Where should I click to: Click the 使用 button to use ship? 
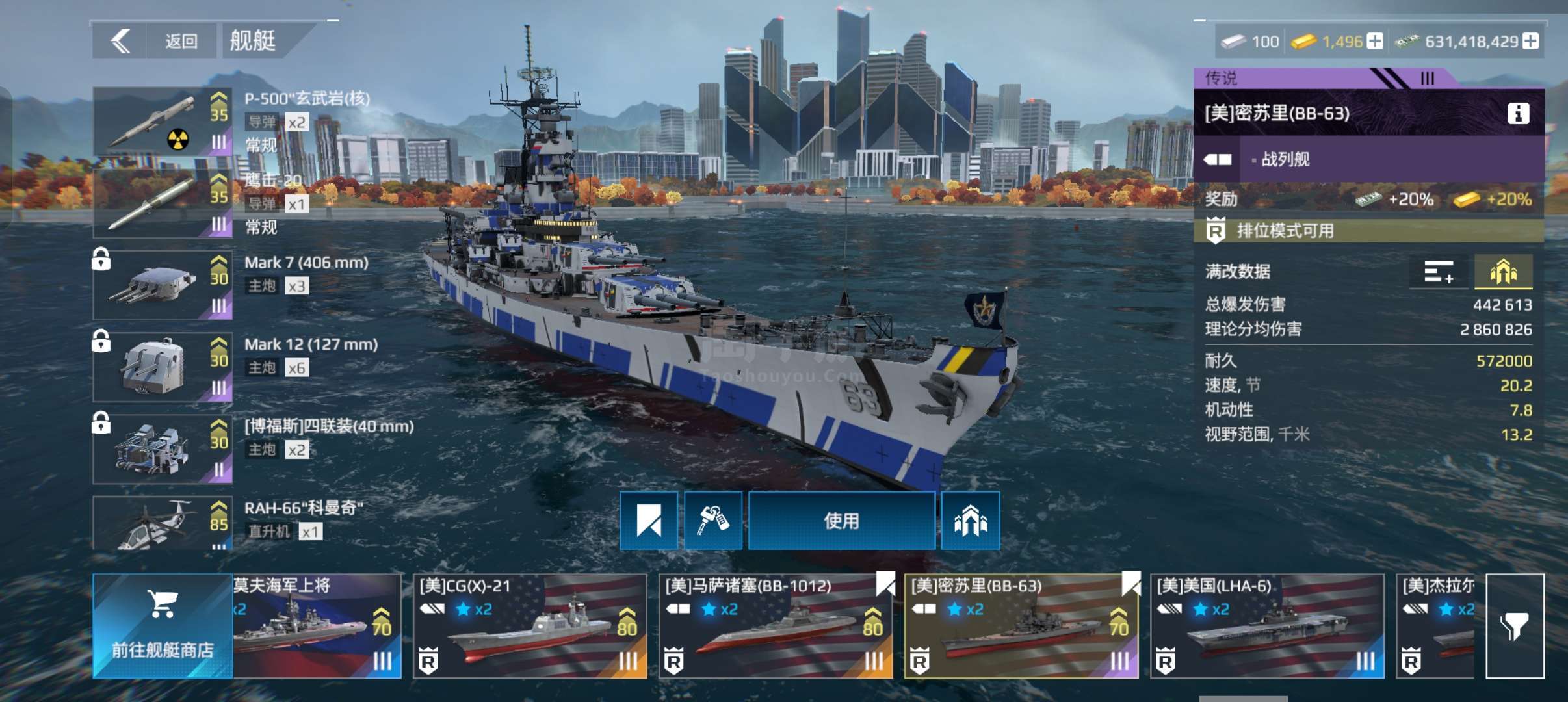[841, 521]
